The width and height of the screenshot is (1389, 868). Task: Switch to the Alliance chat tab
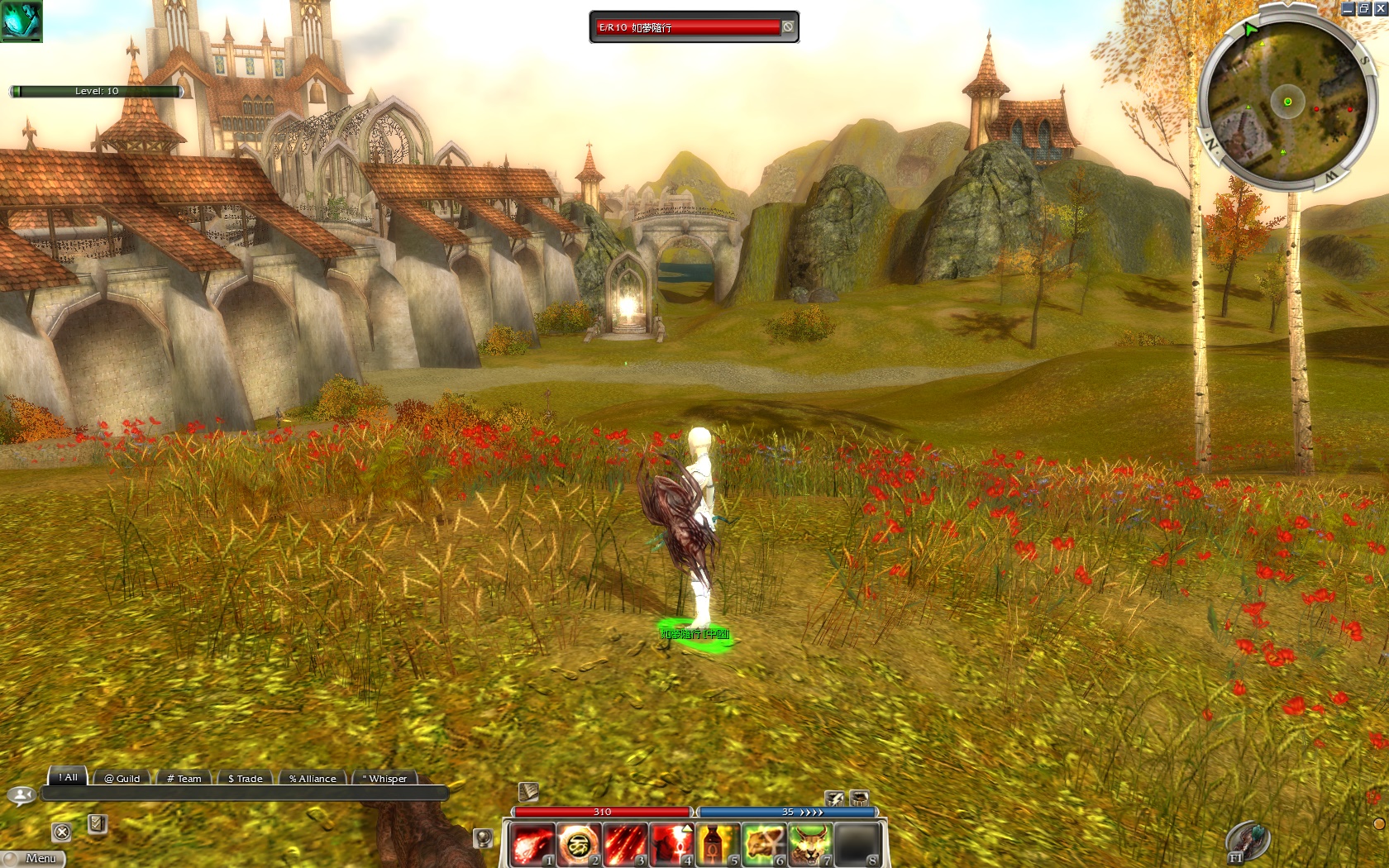[313, 779]
